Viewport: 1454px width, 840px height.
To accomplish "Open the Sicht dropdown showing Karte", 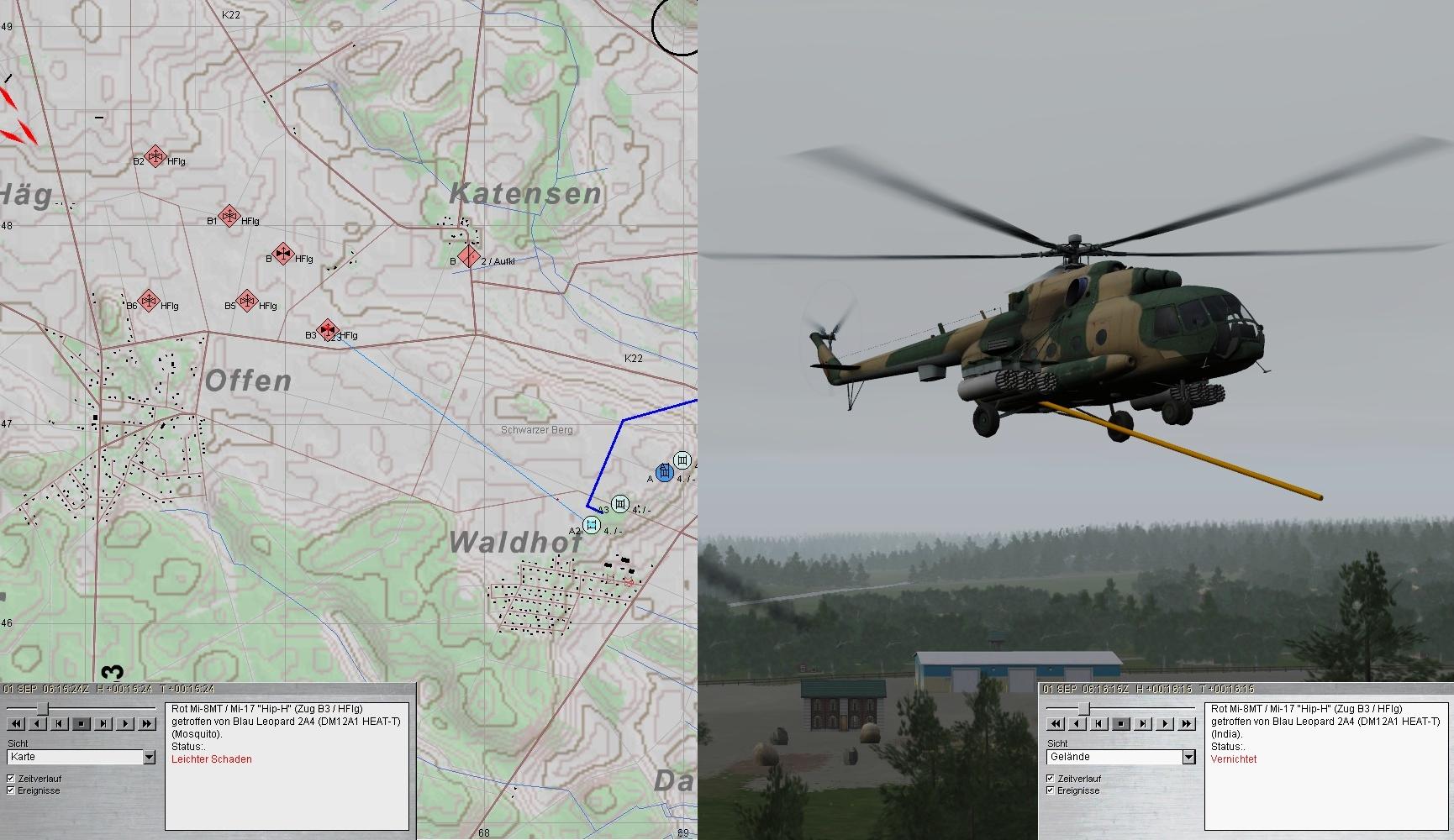I will (149, 758).
